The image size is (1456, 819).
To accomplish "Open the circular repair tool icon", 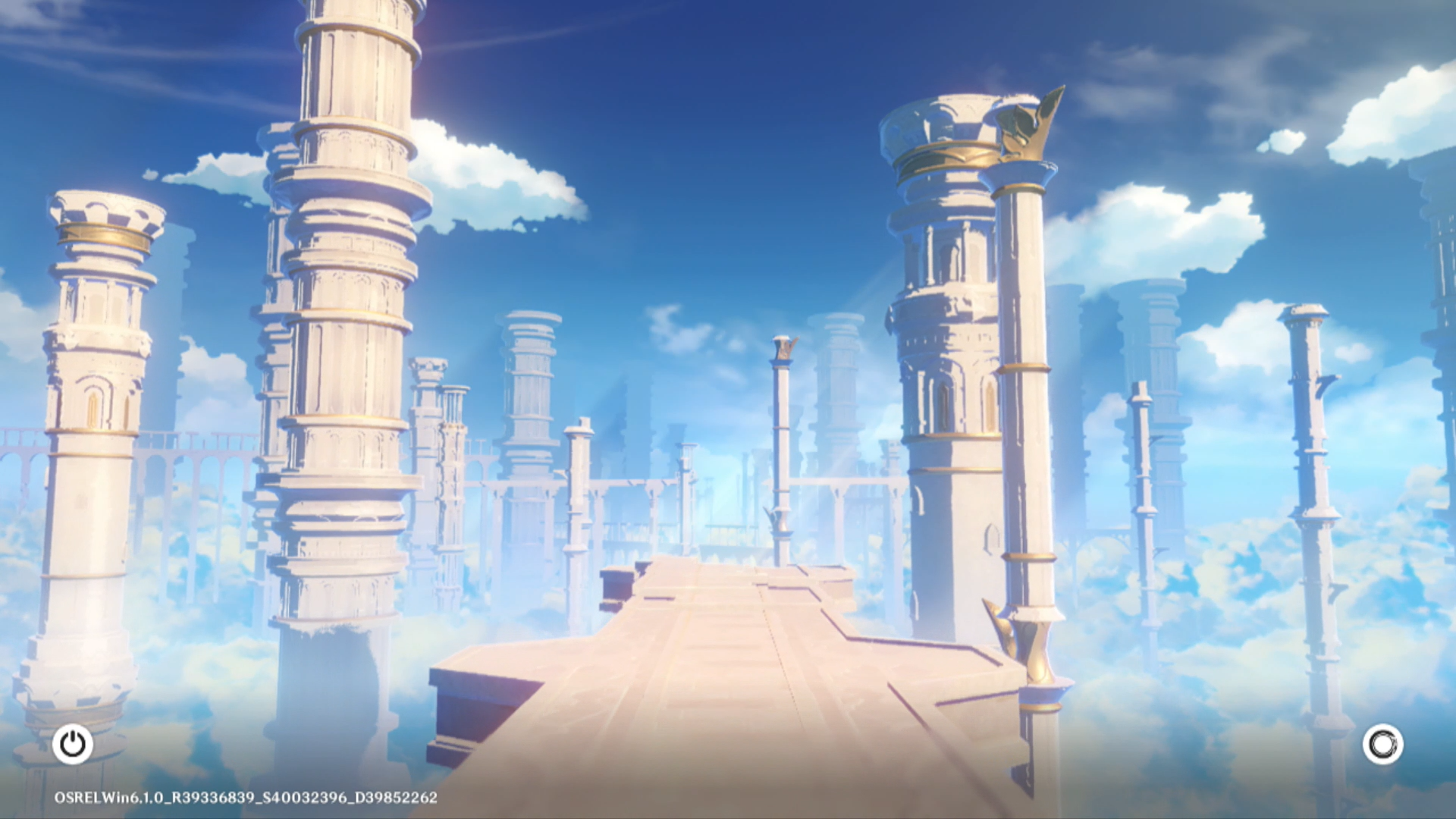I will 1382,744.
